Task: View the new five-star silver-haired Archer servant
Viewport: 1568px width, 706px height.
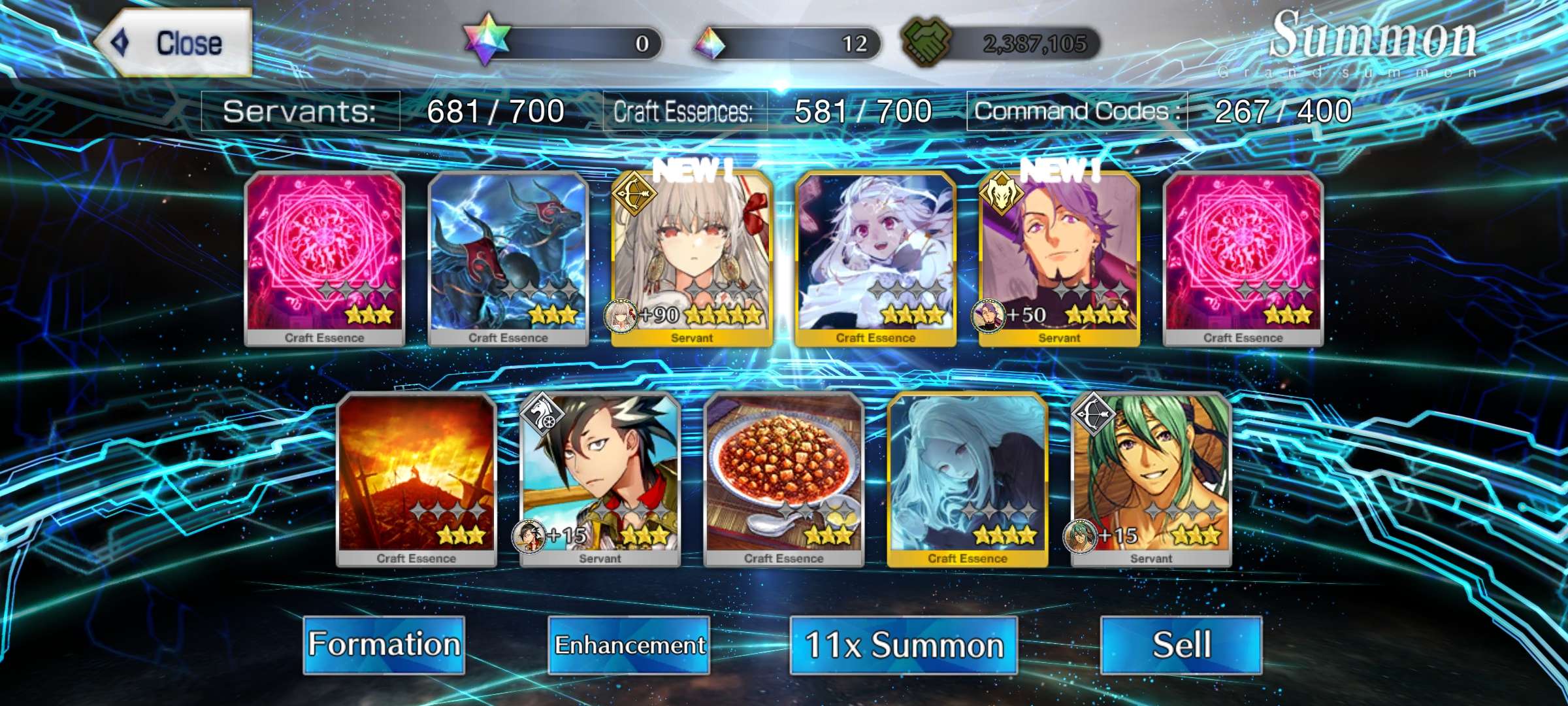Action: (x=692, y=258)
